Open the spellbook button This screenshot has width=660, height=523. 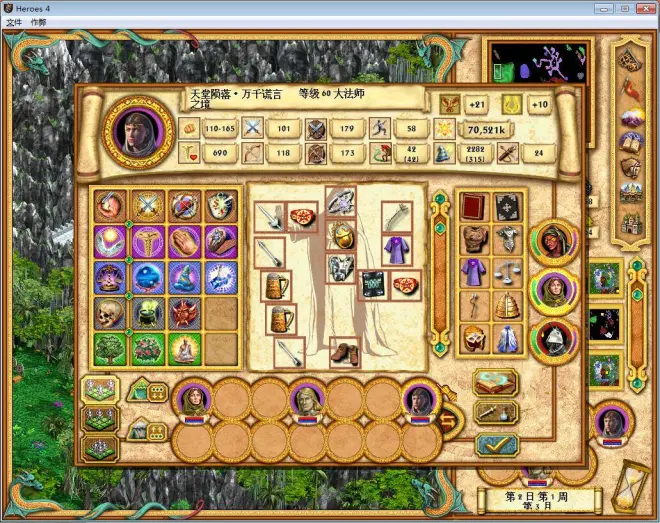click(x=495, y=382)
